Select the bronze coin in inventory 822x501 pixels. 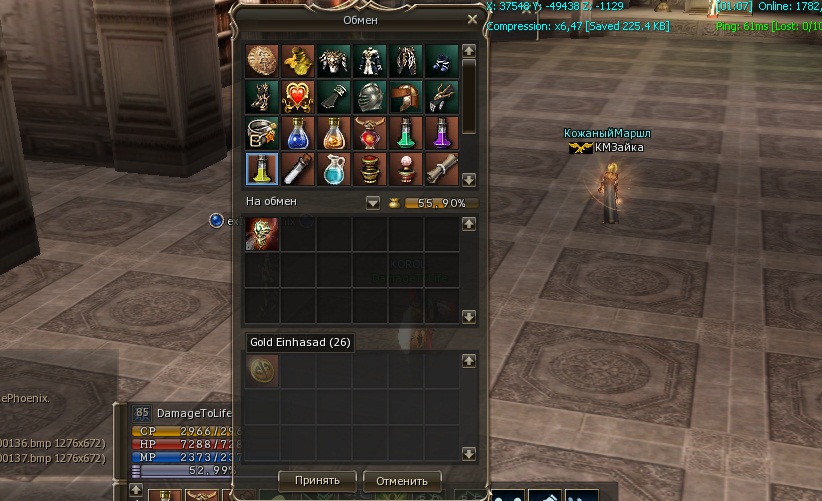[x=262, y=60]
